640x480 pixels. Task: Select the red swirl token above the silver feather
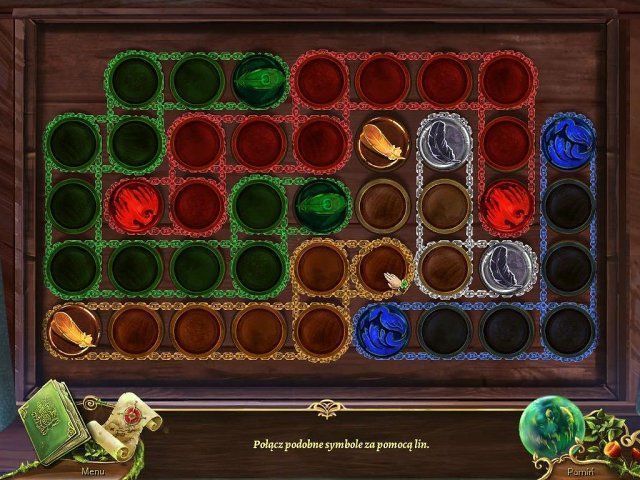coord(505,203)
